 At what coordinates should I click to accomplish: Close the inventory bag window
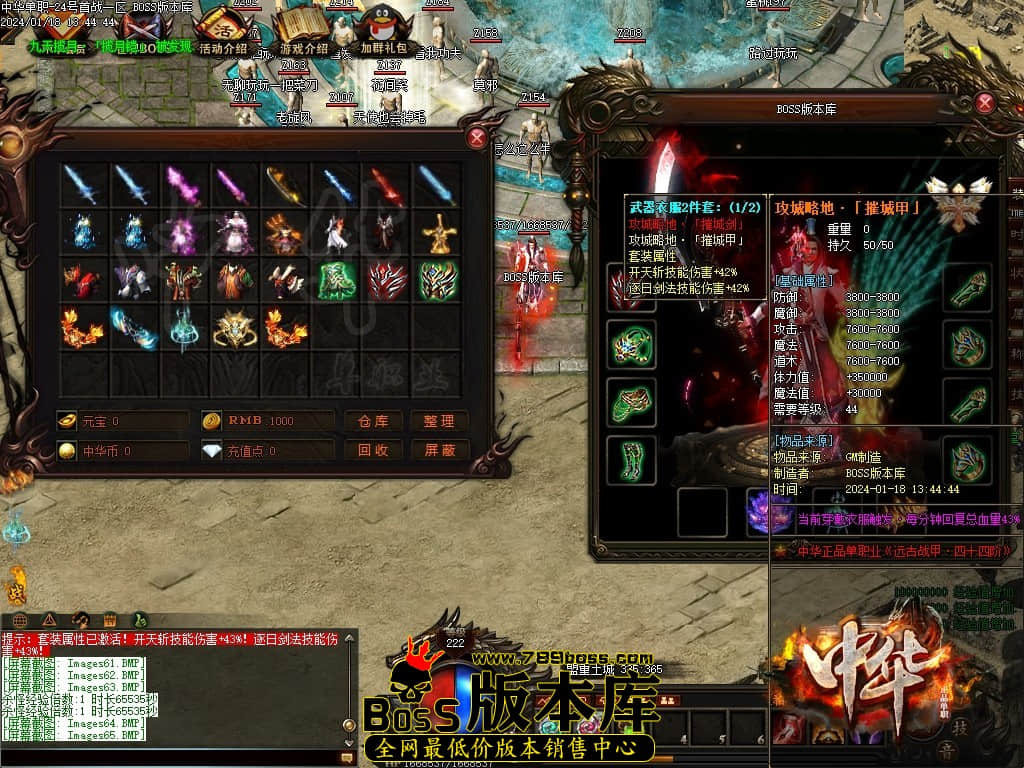coord(478,139)
